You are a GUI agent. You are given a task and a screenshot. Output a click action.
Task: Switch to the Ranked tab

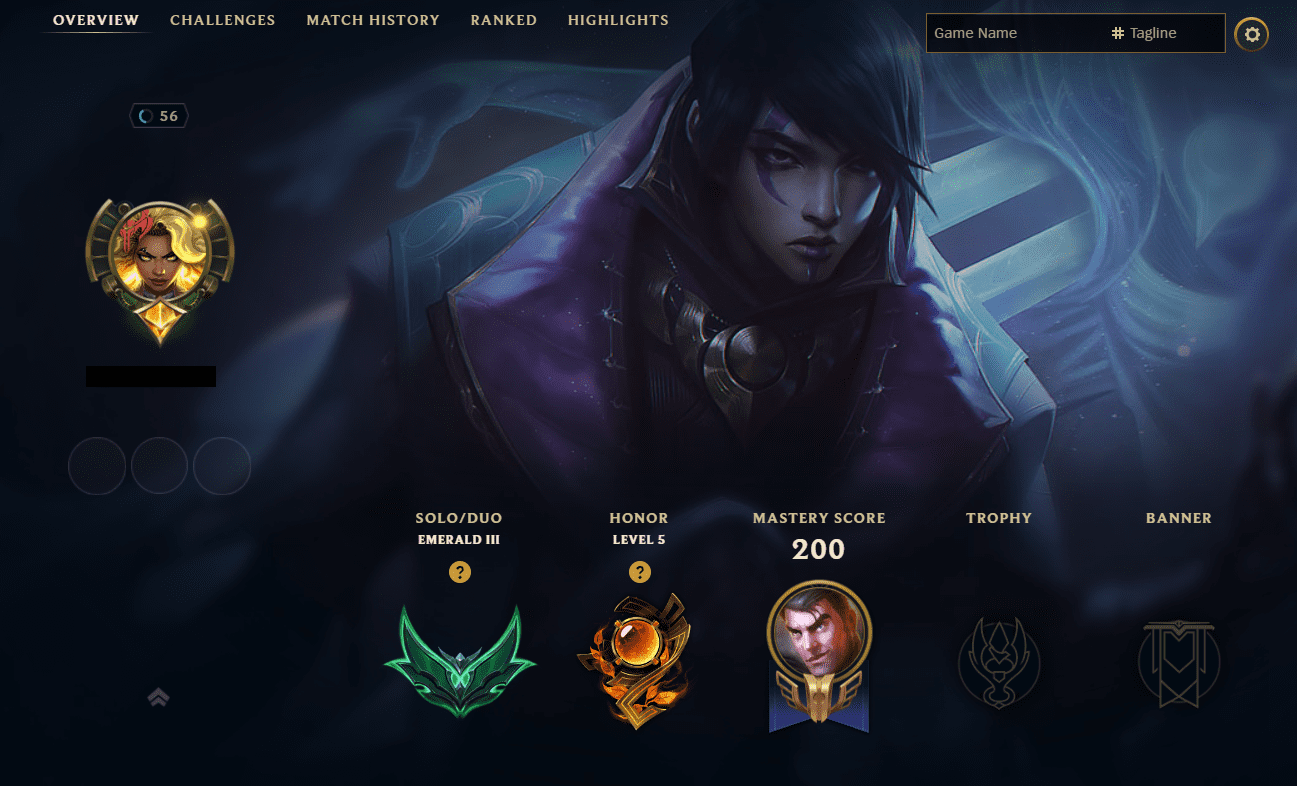coord(503,20)
